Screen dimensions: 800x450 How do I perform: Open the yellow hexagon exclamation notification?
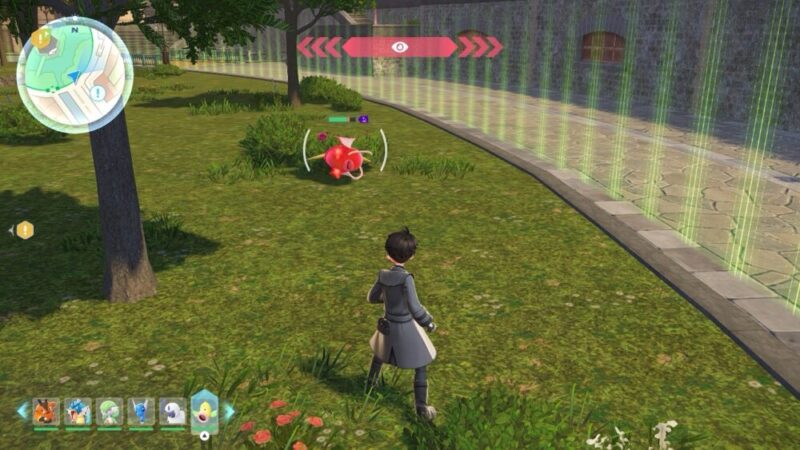pos(25,230)
